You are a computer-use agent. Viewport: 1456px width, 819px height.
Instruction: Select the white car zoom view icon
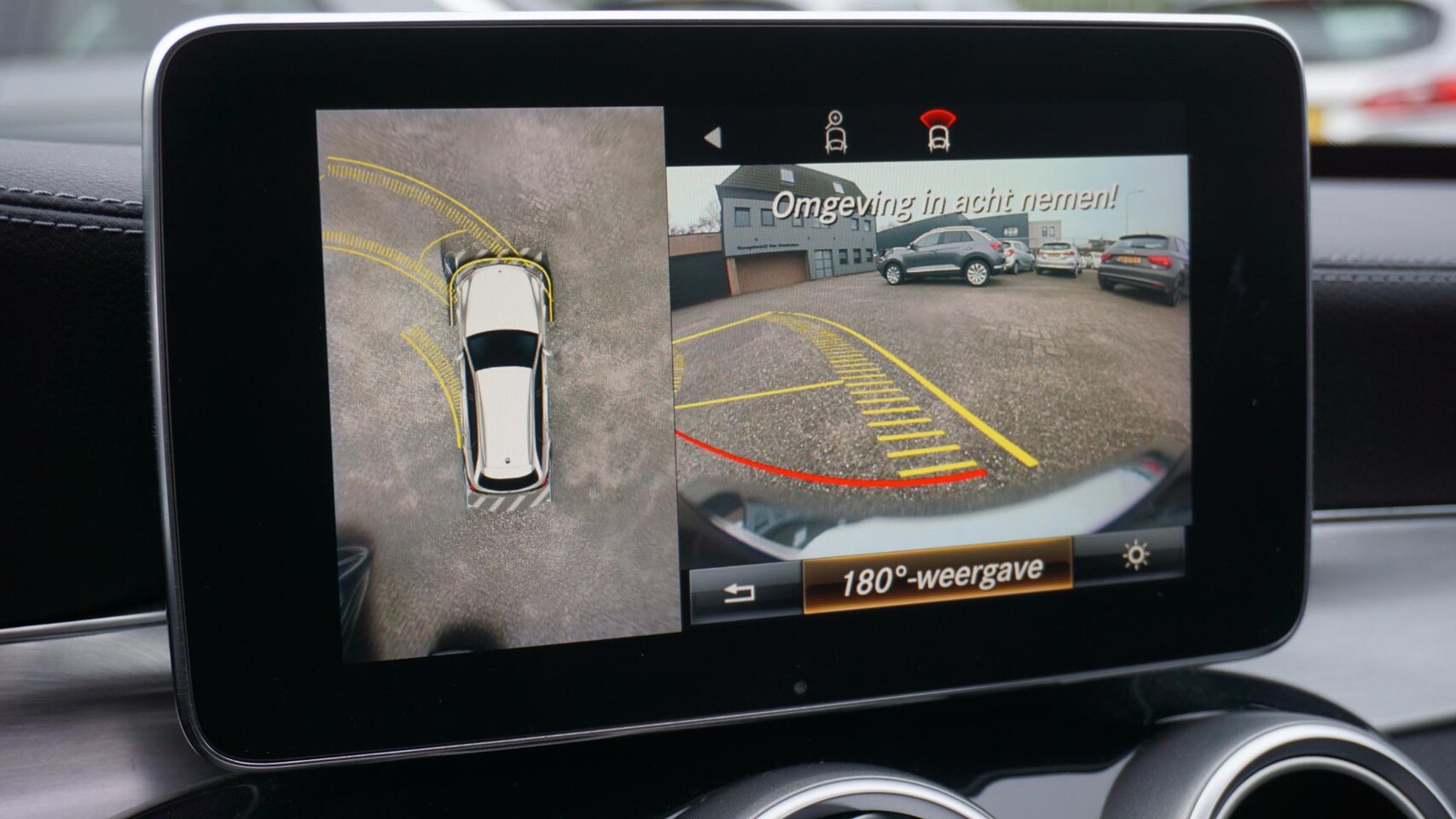tap(836, 133)
